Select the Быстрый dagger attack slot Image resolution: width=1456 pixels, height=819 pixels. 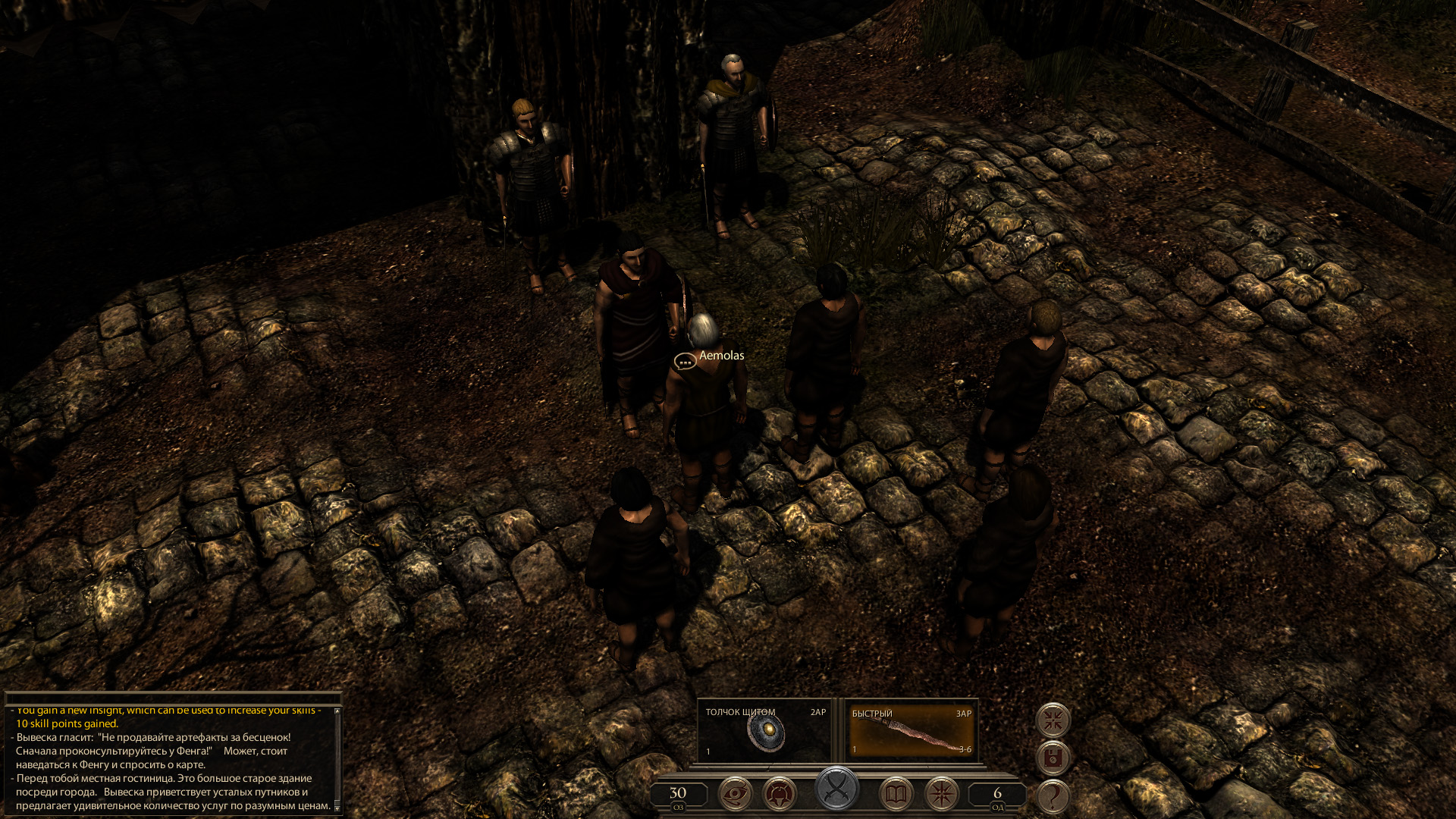911,732
